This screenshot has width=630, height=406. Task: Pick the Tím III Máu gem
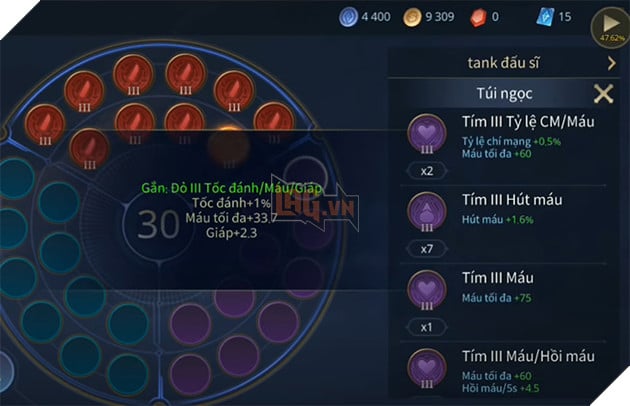click(x=427, y=287)
